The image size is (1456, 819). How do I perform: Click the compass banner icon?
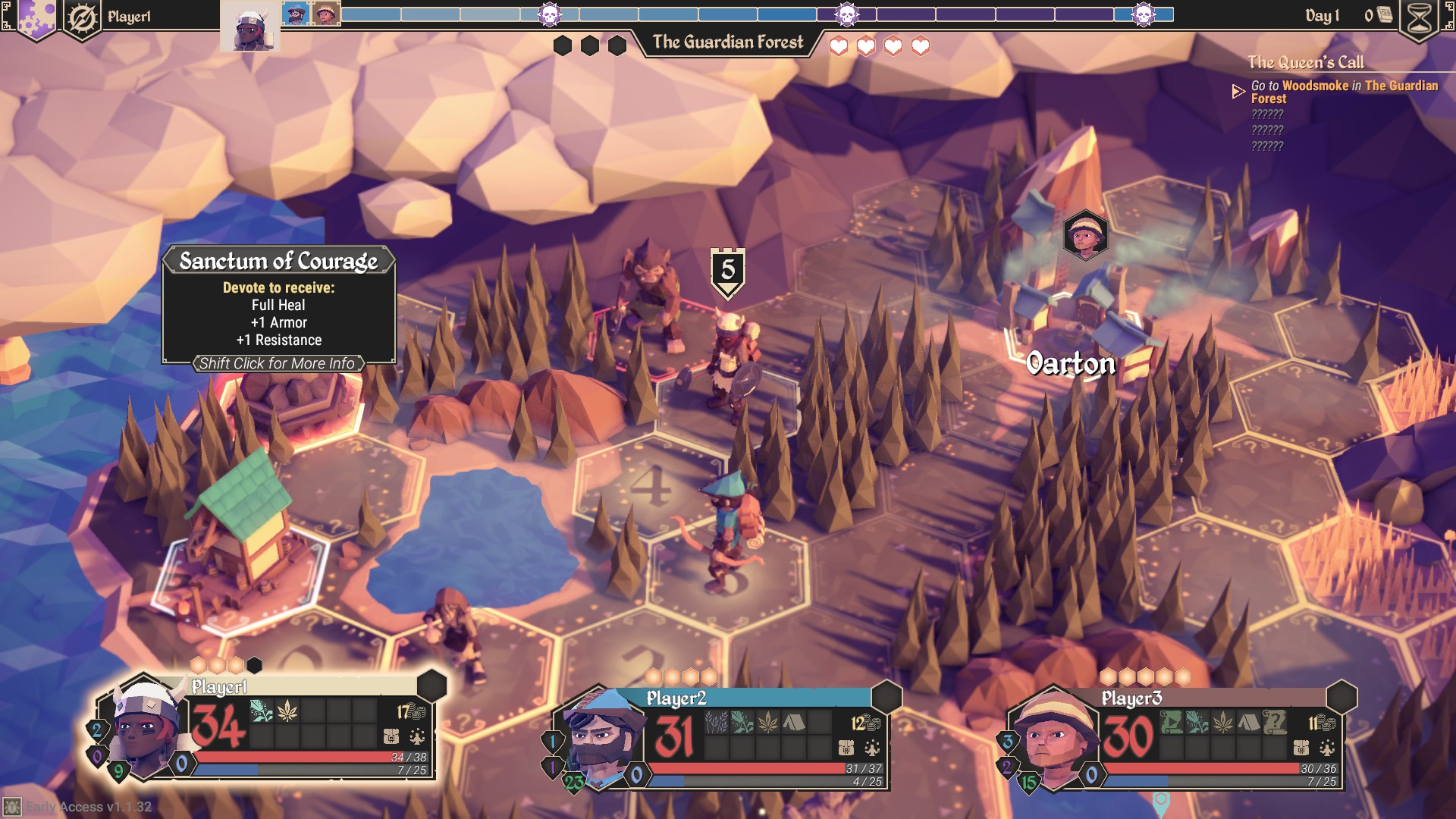pos(82,18)
